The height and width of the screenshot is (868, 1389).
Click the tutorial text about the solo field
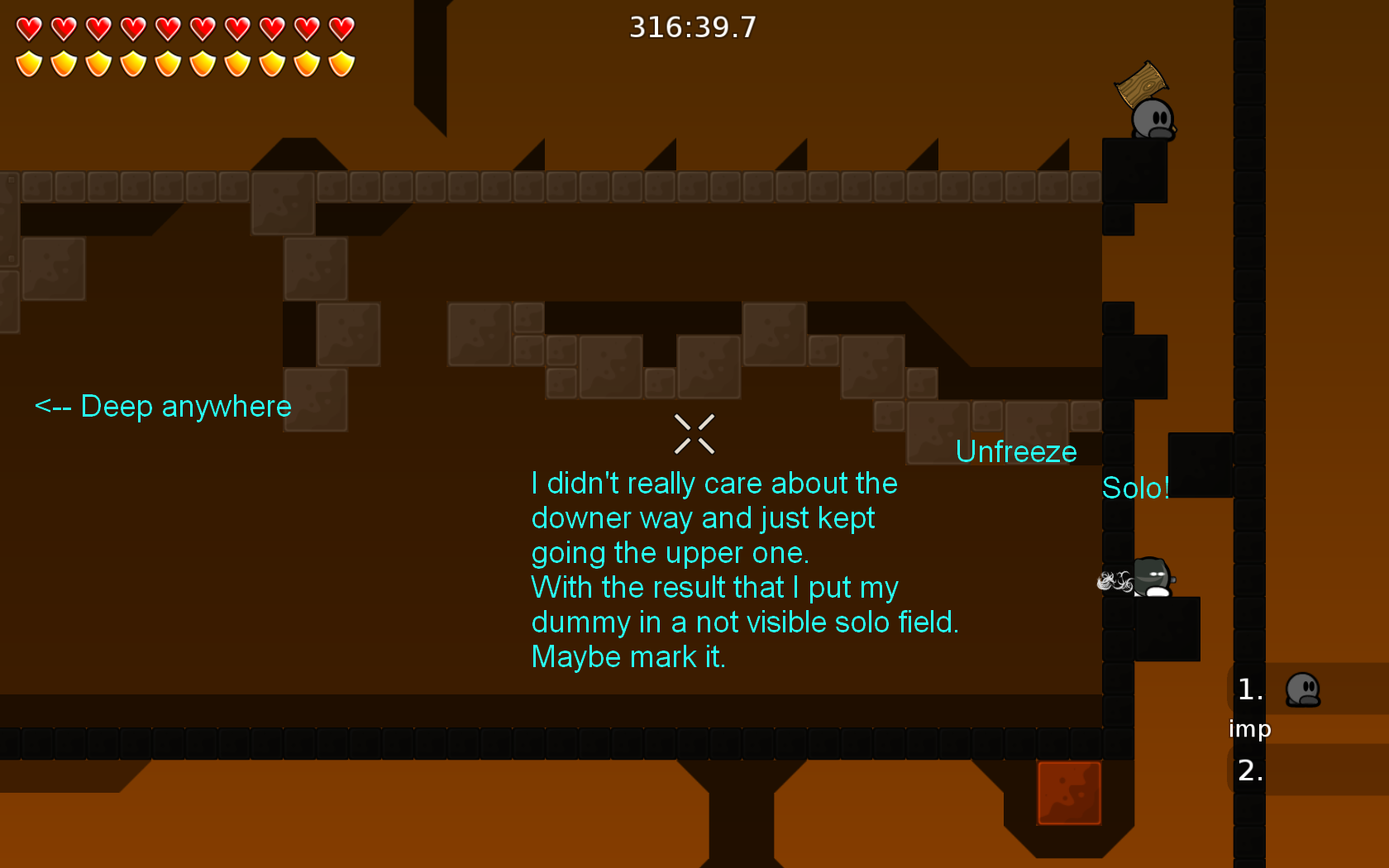(744, 570)
